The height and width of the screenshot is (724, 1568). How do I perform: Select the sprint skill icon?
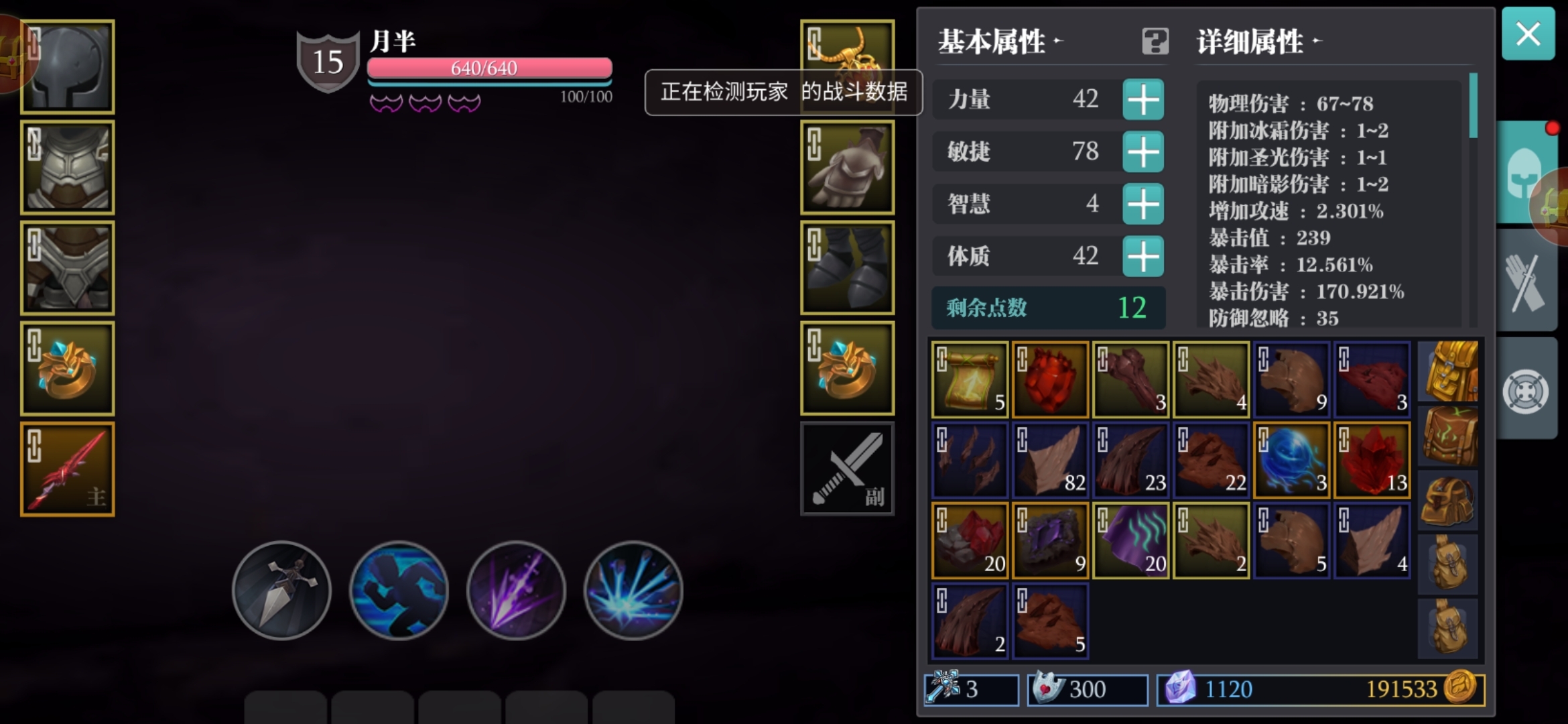[399, 590]
